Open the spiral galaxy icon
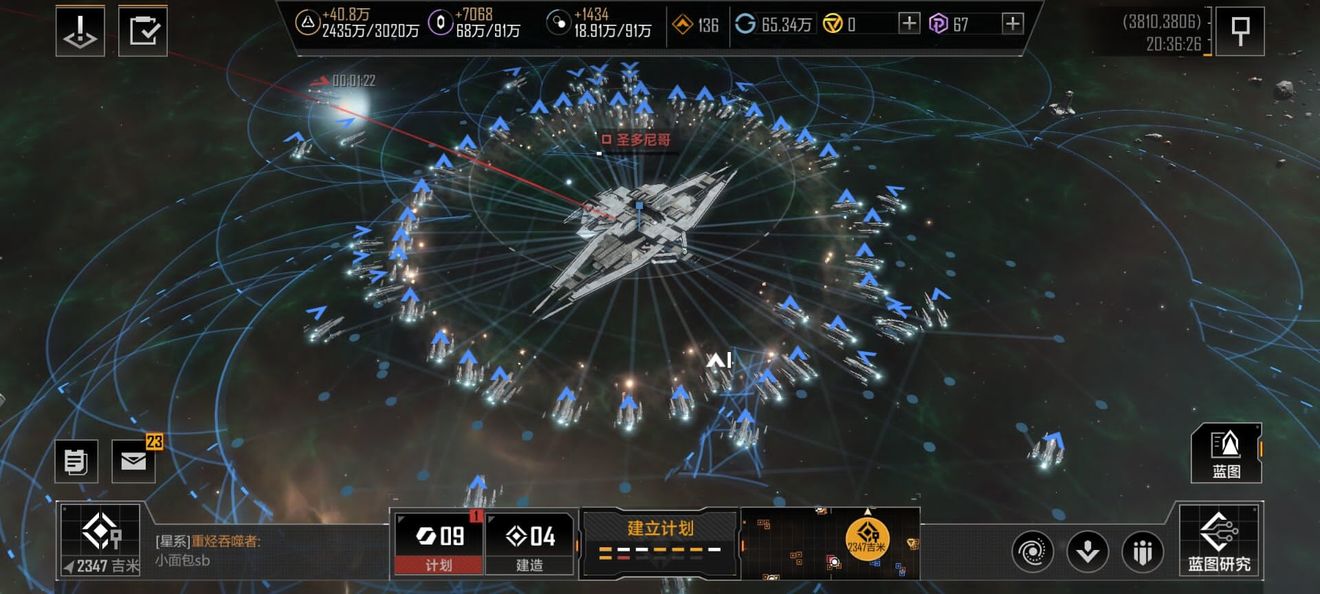Viewport: 1320px width, 594px height. pyautogui.click(x=1032, y=551)
